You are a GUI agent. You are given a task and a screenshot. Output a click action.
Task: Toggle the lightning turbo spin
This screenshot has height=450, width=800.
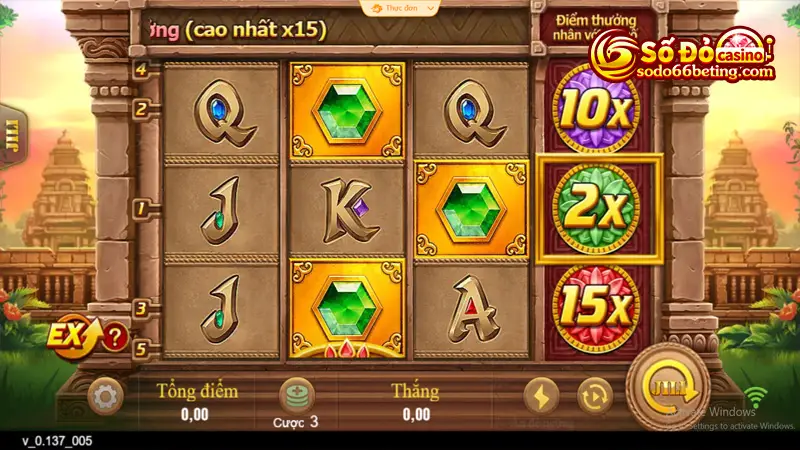(x=540, y=396)
